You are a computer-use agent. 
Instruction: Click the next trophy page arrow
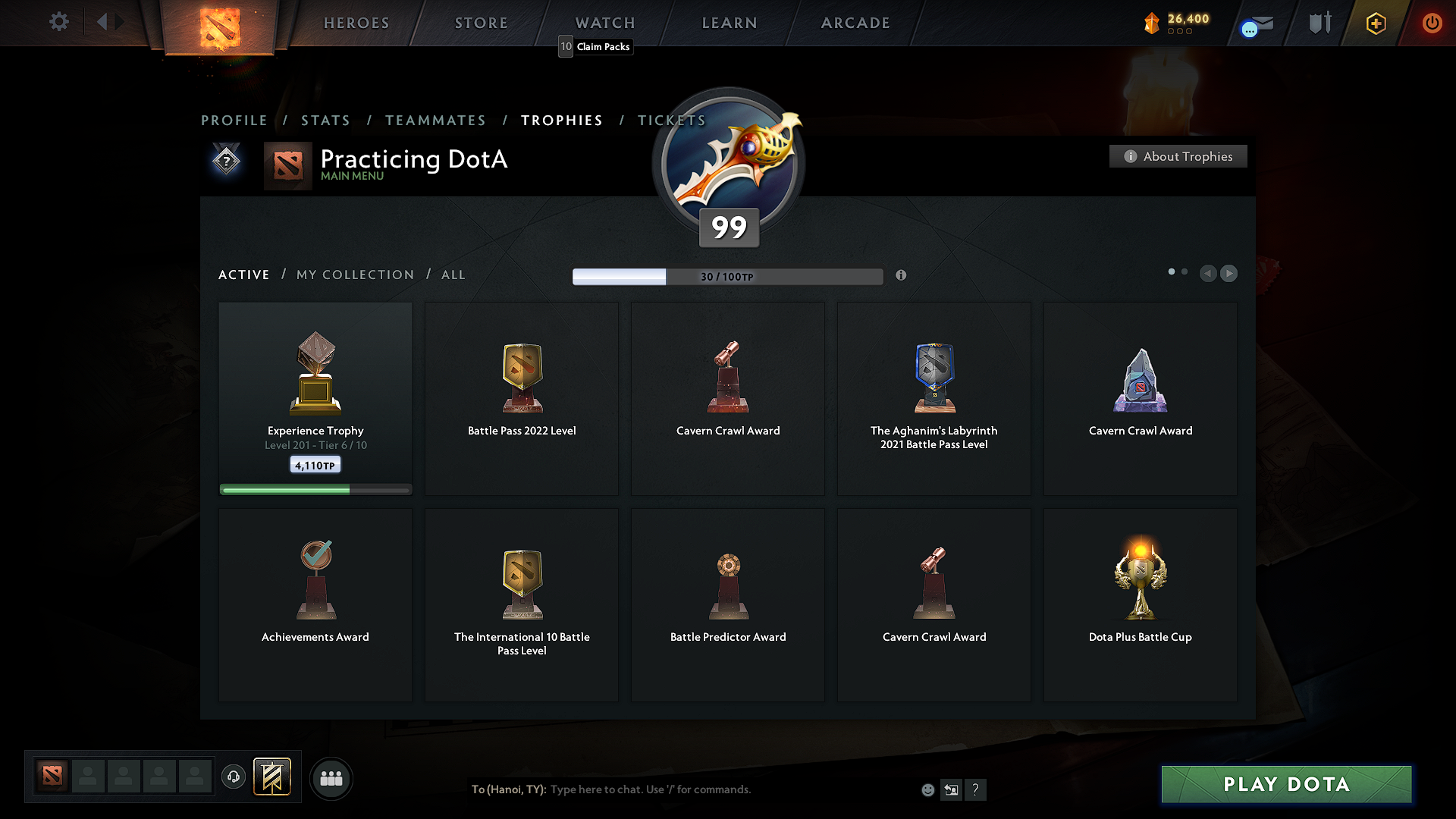1229,274
